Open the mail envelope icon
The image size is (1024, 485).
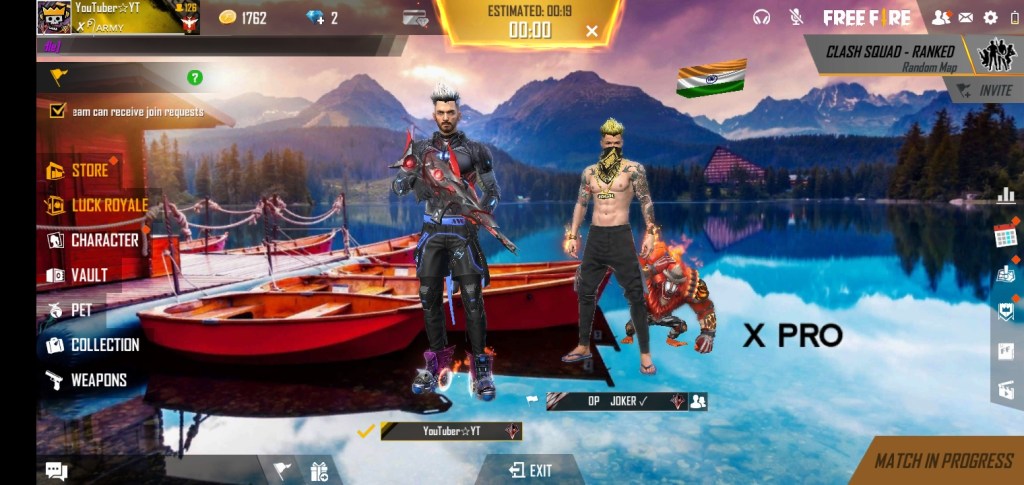point(966,17)
